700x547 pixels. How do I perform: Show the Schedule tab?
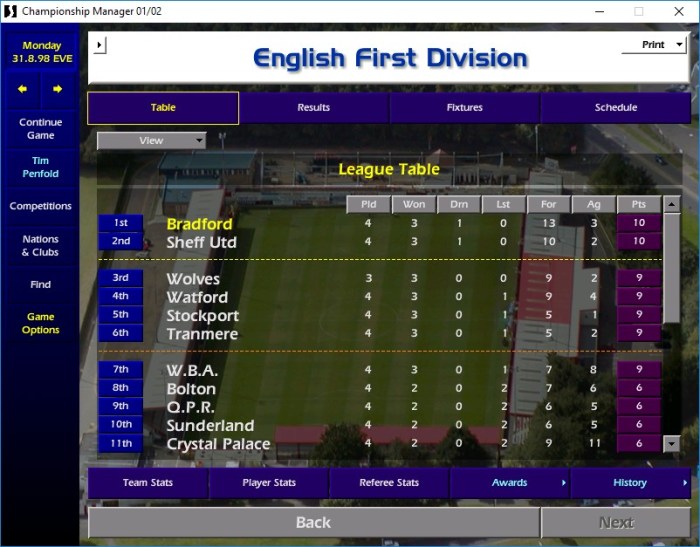[615, 108]
